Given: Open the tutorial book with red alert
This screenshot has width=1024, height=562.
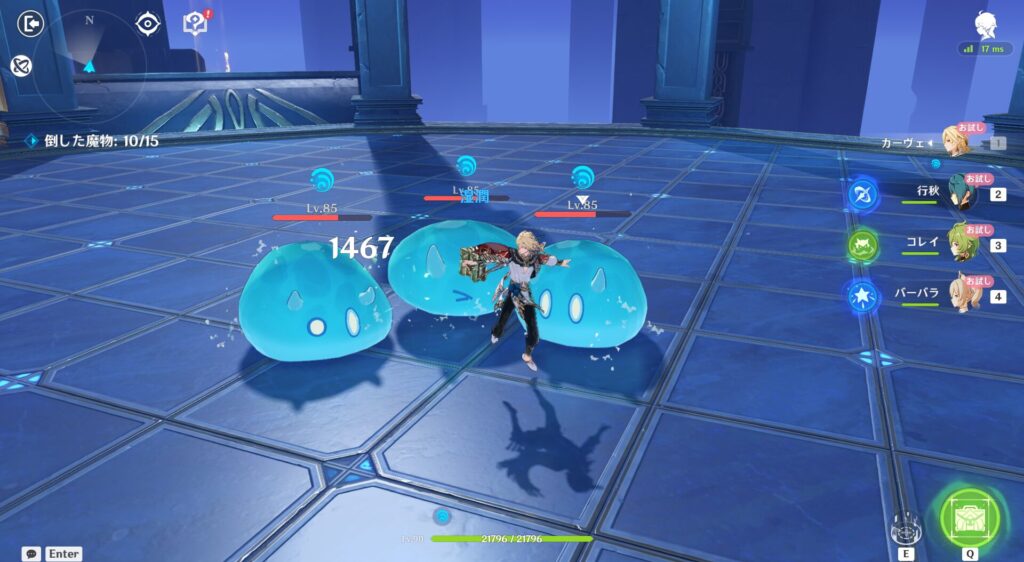Looking at the screenshot, I should point(194,23).
